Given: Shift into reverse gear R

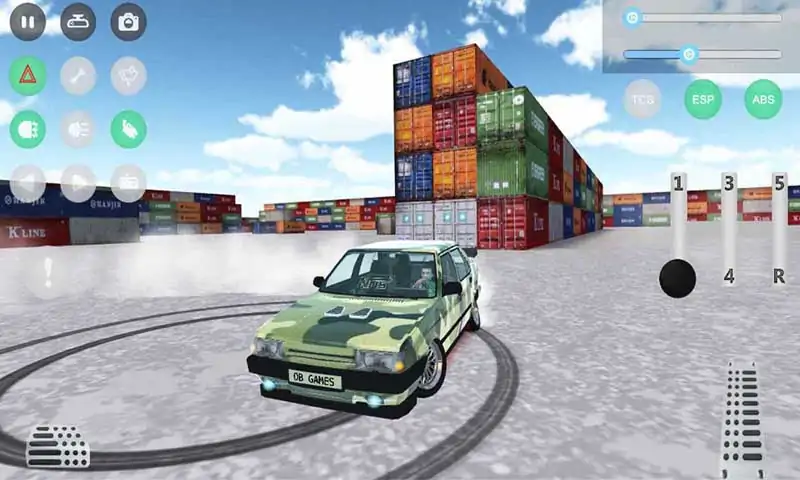Looking at the screenshot, I should tap(779, 276).
